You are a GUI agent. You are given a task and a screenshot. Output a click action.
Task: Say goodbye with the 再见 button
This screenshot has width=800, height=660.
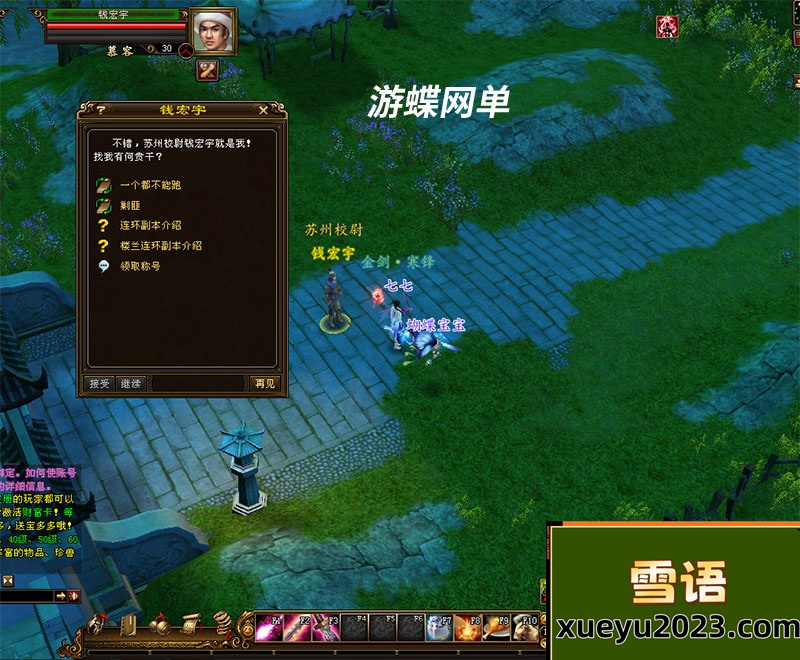(264, 383)
